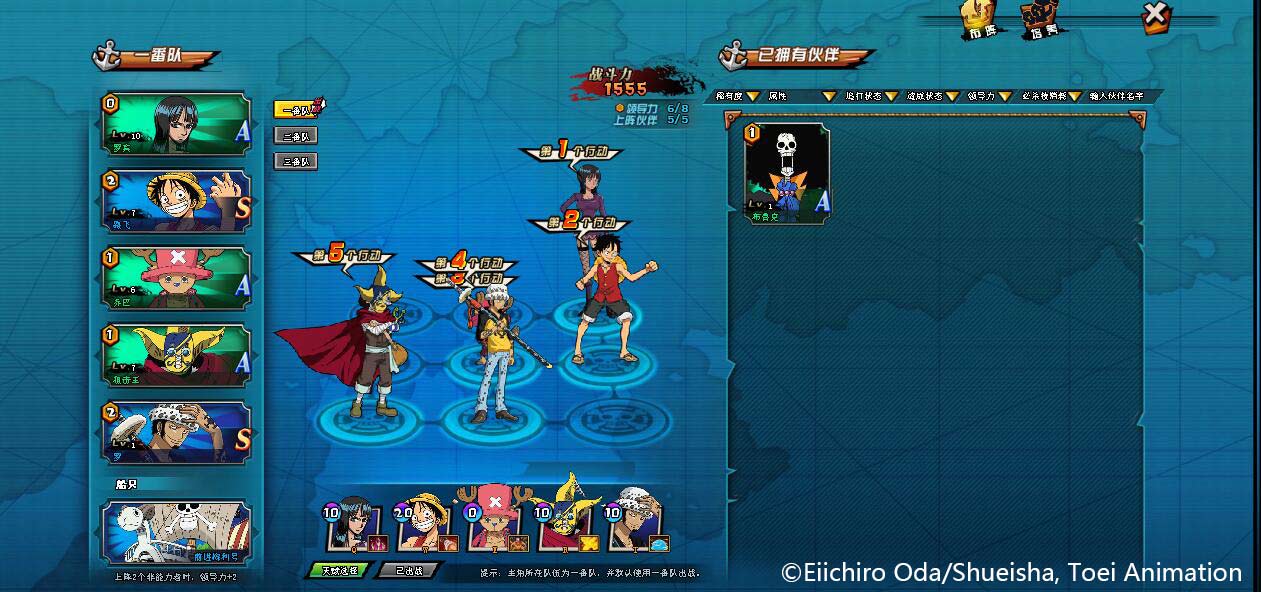Viewport: 1261px width, 592px height.
Task: Switch to the 三番队 third squad tab
Action: pyautogui.click(x=296, y=161)
